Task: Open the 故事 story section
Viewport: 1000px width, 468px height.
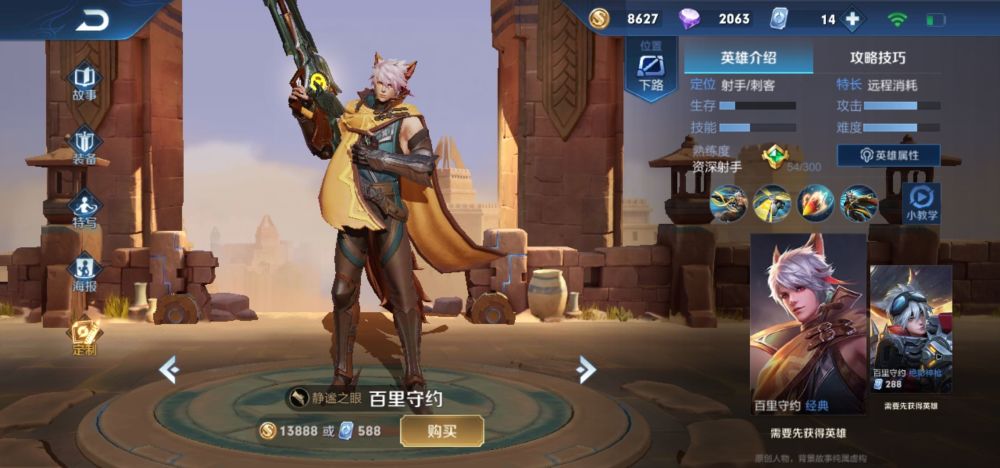Action: pos(85,80)
